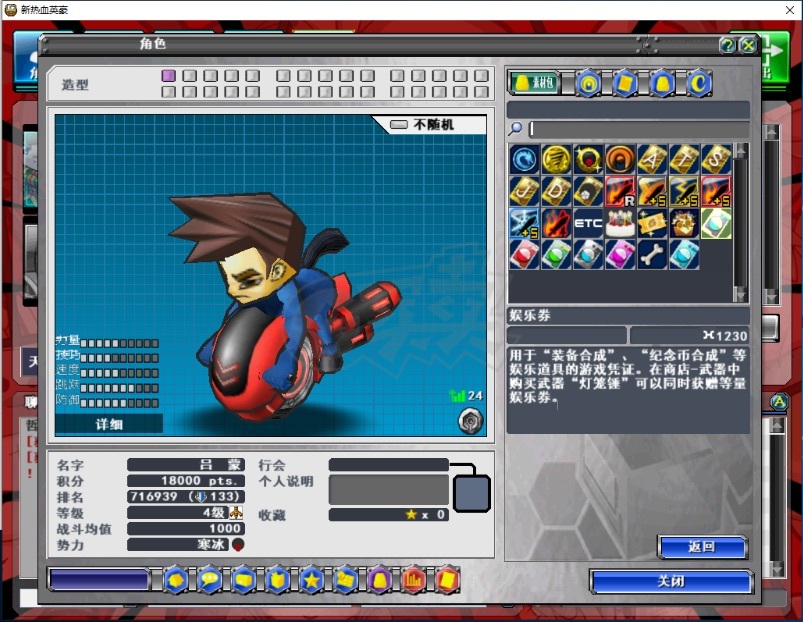The image size is (803, 622).
Task: Open the 详细 stats panel
Action: [109, 424]
